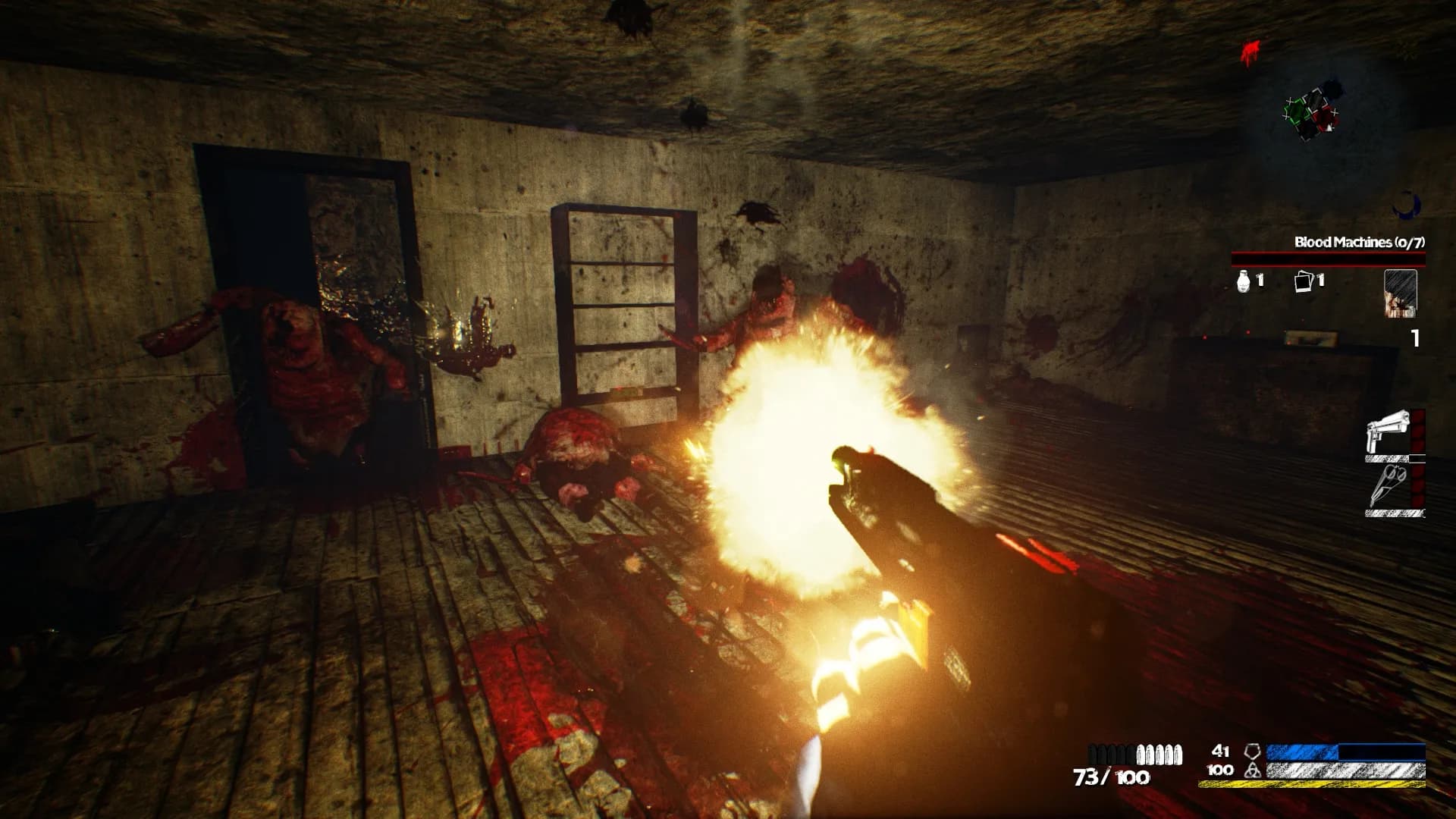Click the polaroid photos inventory icon
This screenshot has height=819, width=1456.
1302,282
